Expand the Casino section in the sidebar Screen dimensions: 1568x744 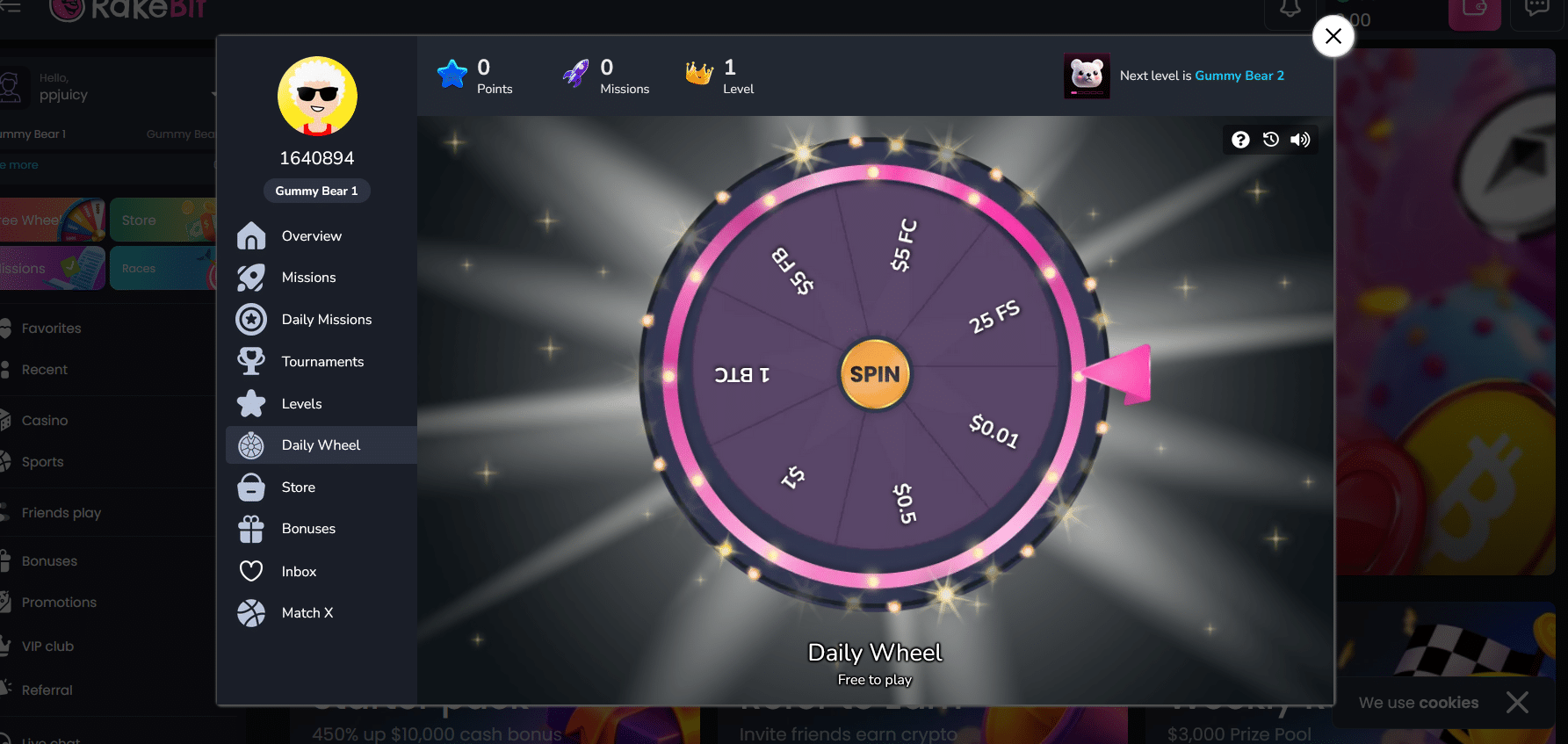44,420
